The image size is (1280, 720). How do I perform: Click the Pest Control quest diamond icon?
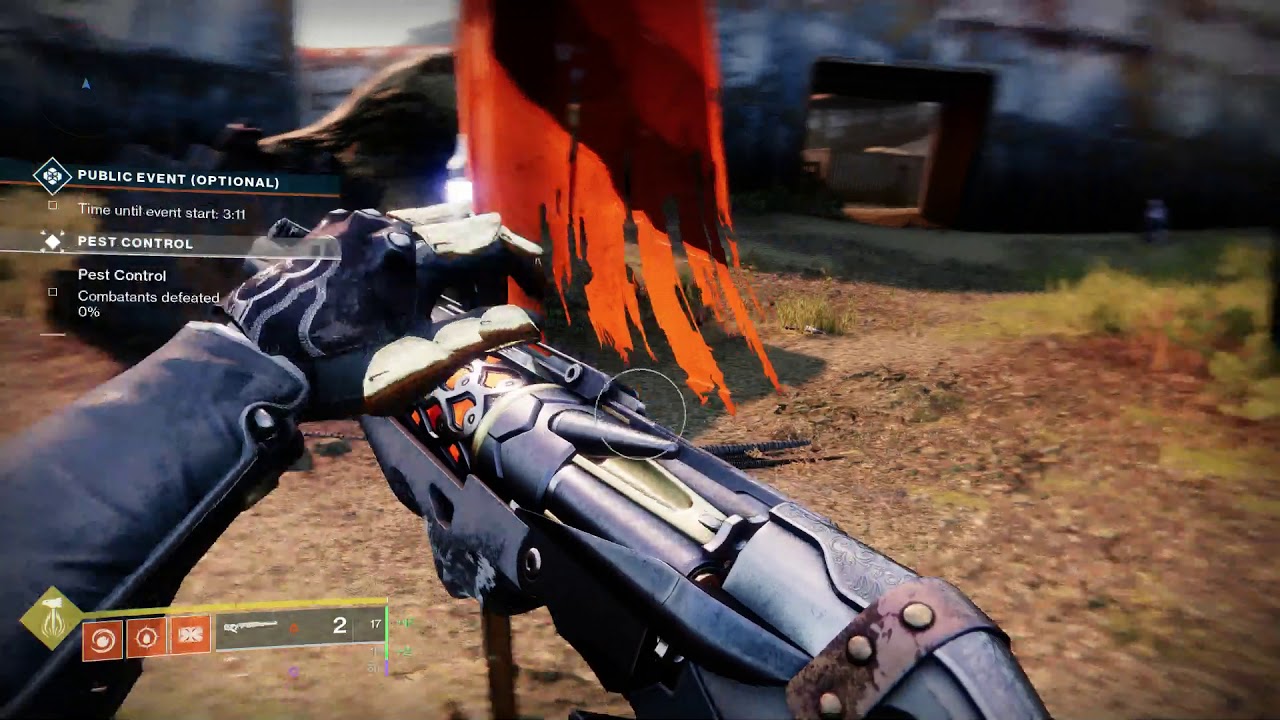point(53,242)
